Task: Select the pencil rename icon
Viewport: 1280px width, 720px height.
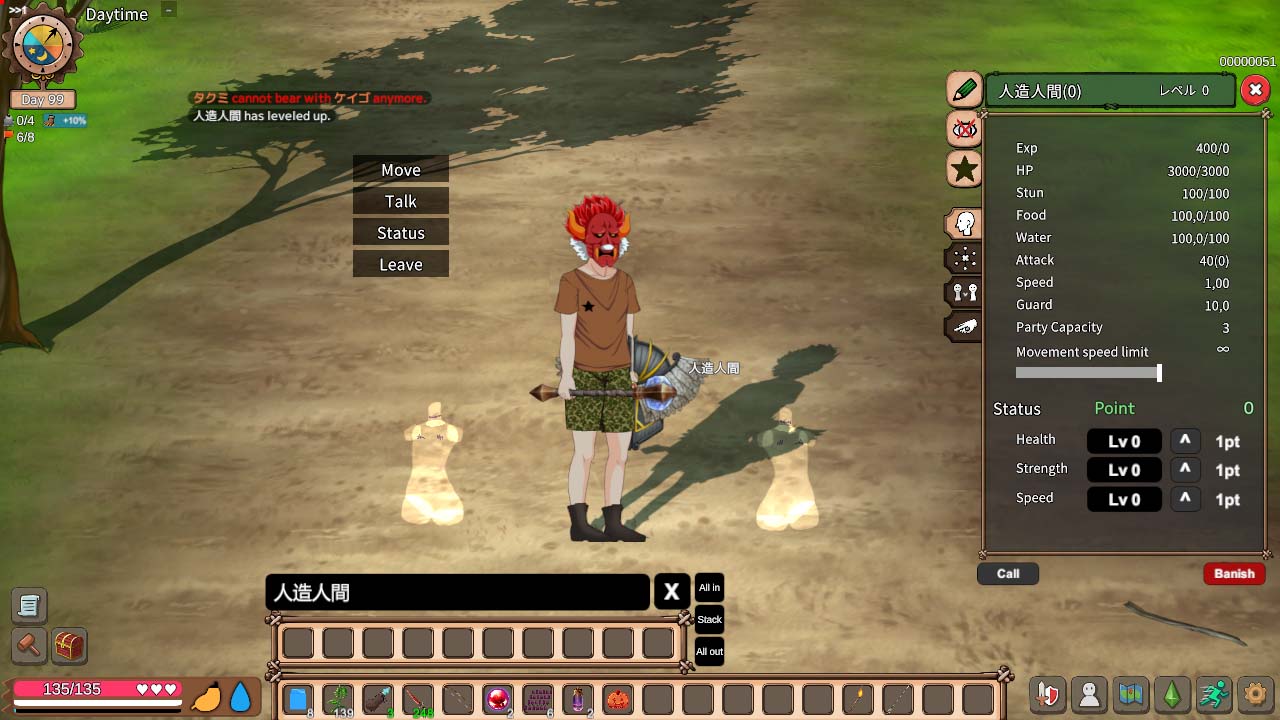Action: (x=963, y=90)
